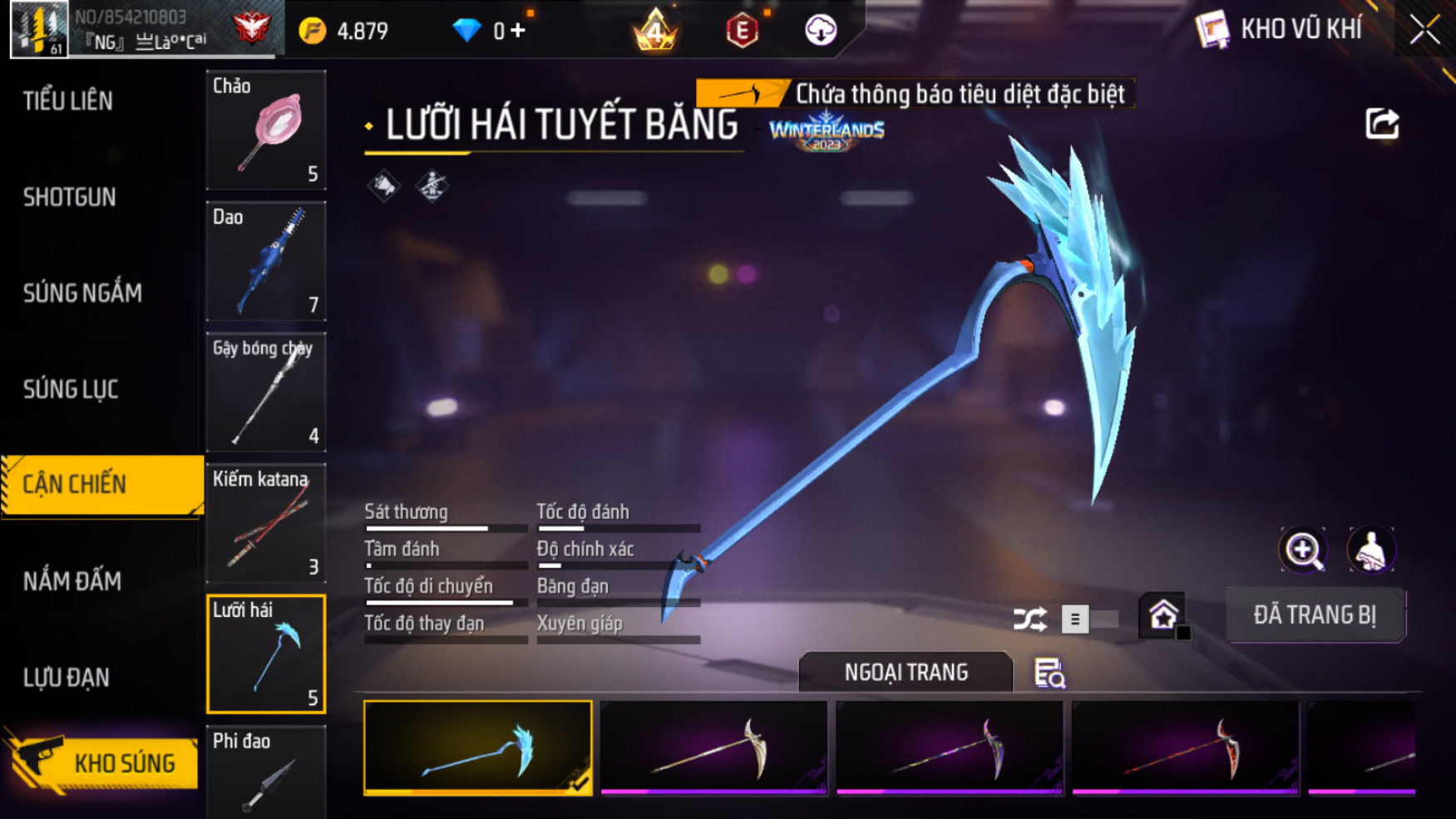Pick the Kiếm katana weapon tile
Image resolution: width=1456 pixels, height=819 pixels.
click(x=266, y=523)
